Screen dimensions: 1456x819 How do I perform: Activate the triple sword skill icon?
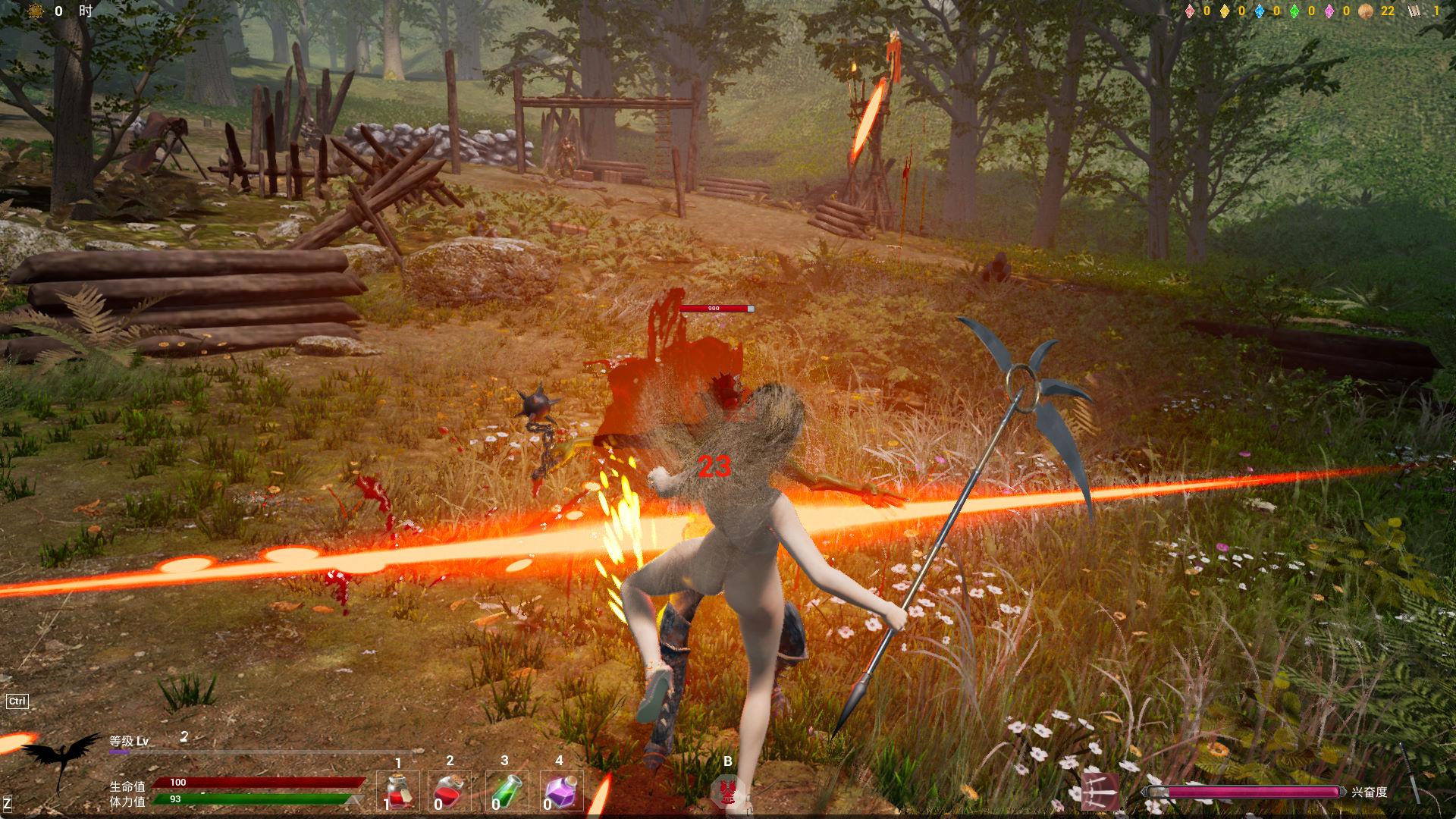pyautogui.click(x=1100, y=791)
